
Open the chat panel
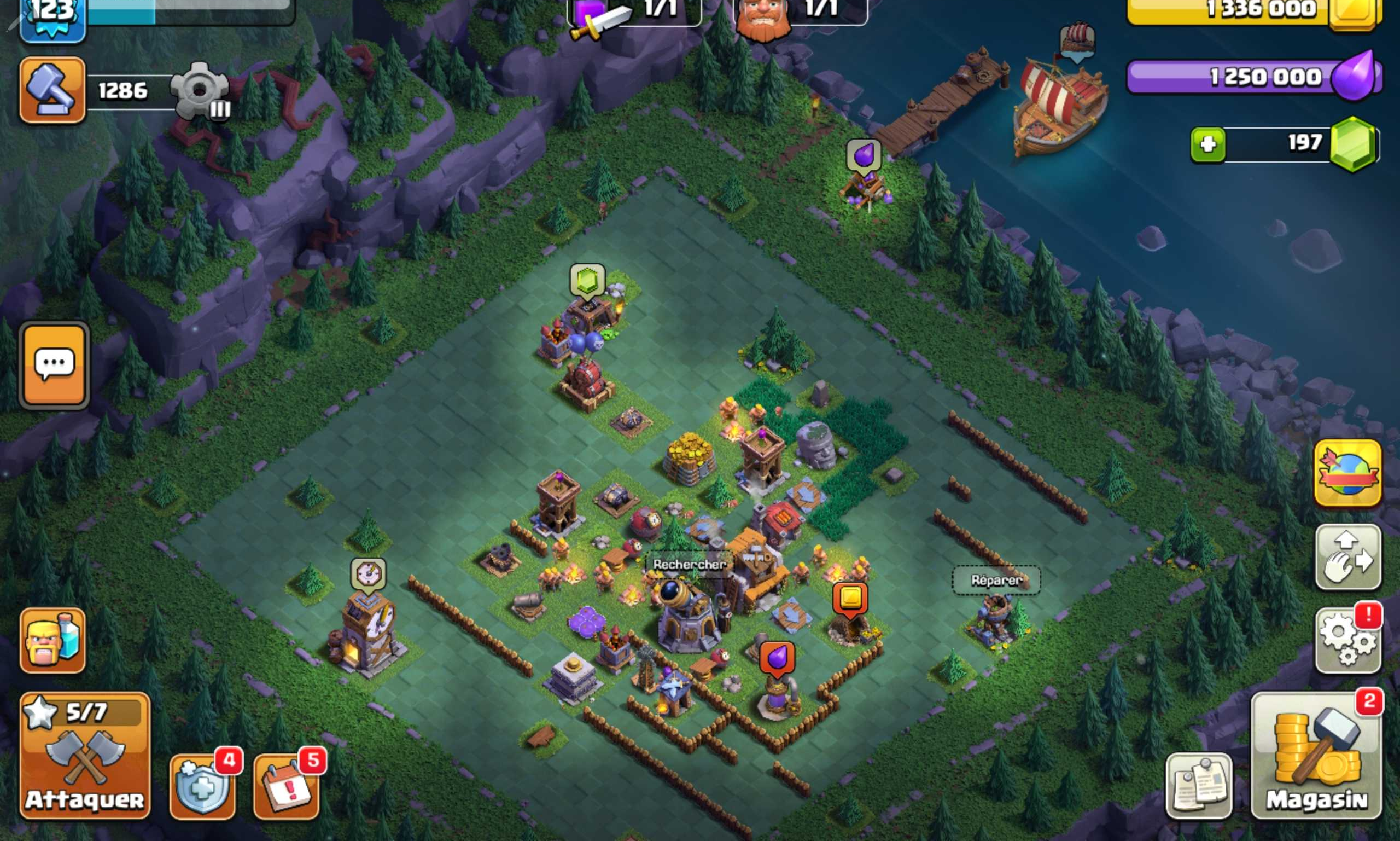54,364
